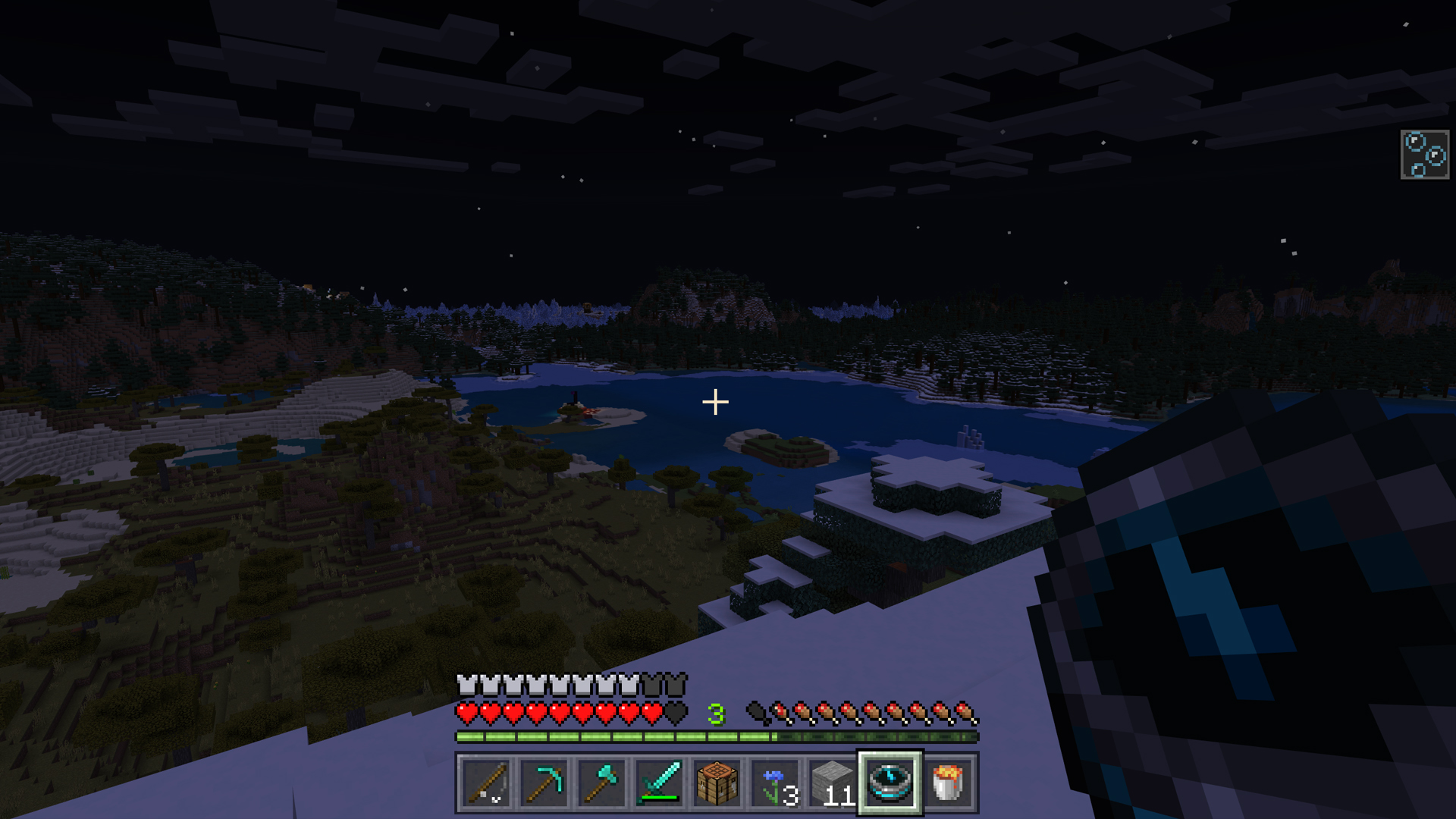Equip the diamond axe
The width and height of the screenshot is (1456, 819).
[600, 783]
